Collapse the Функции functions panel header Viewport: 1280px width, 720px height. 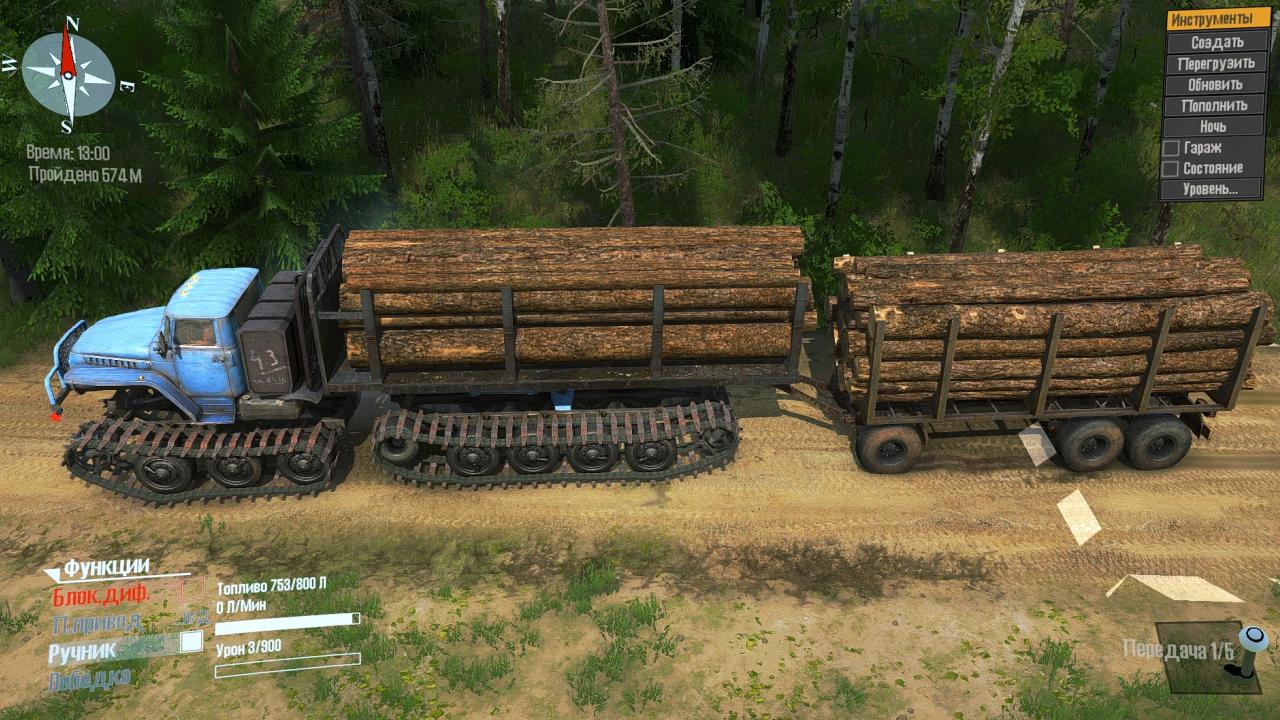(107, 569)
